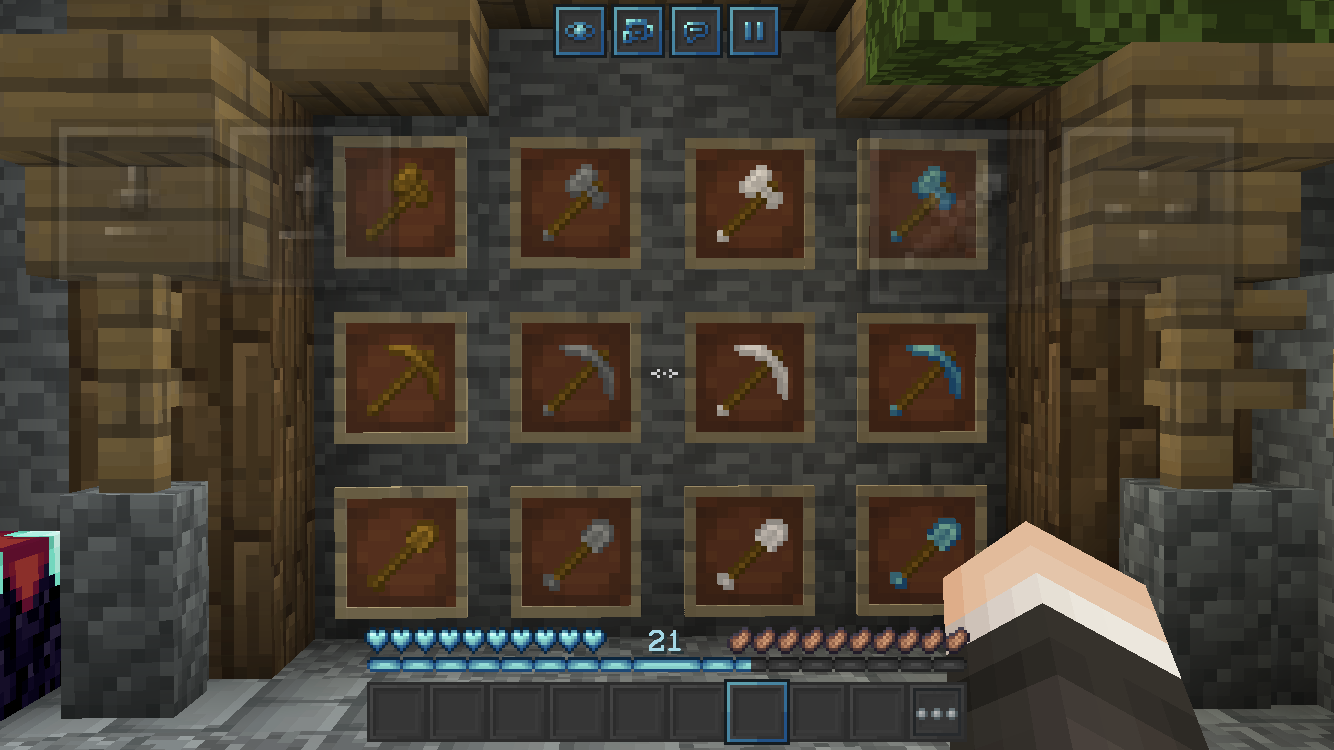The image size is (1334, 750).
Task: Click the iron shovel frame to rotate it
Action: click(x=751, y=552)
